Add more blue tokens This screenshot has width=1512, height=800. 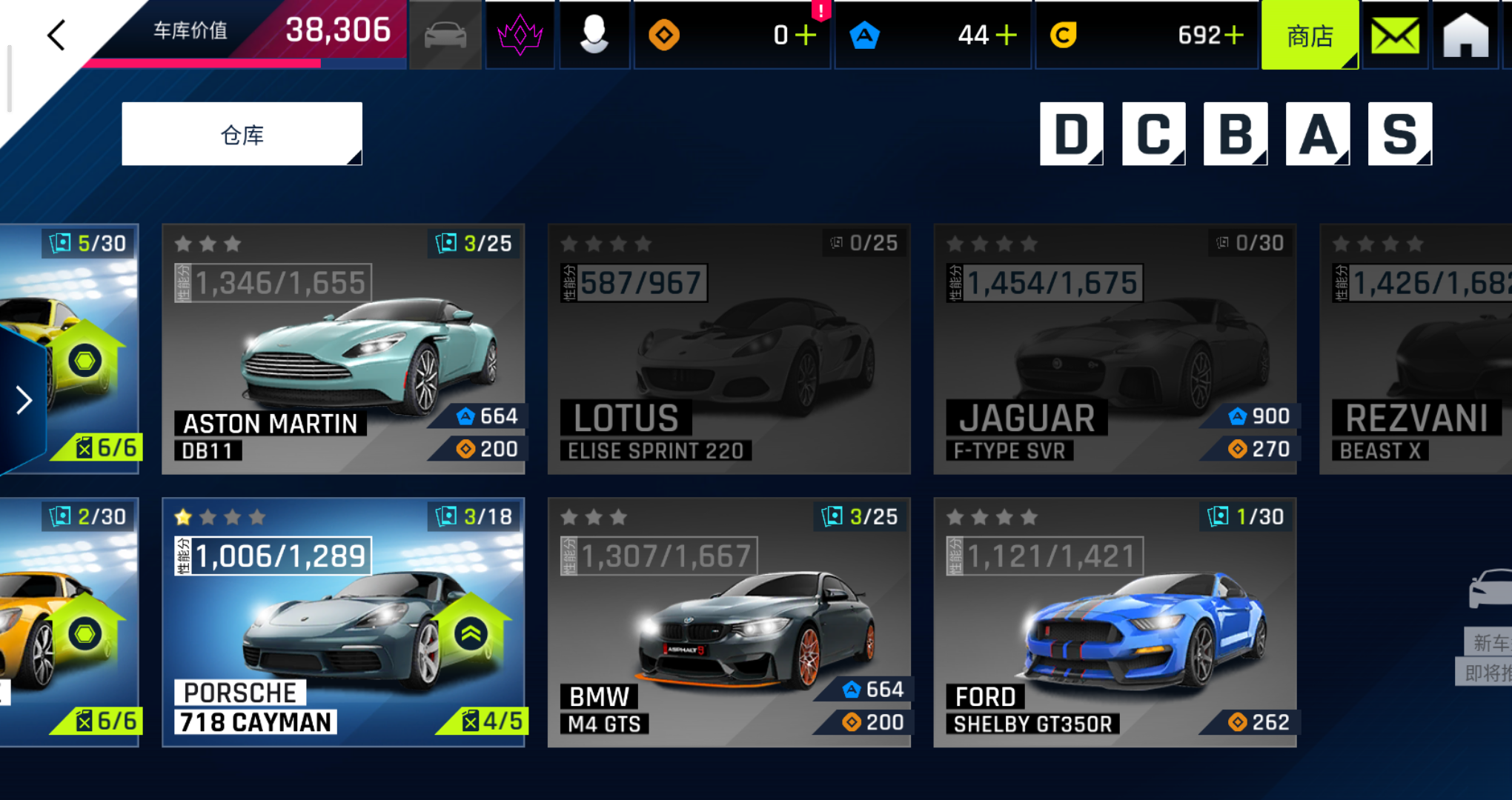[1007, 35]
